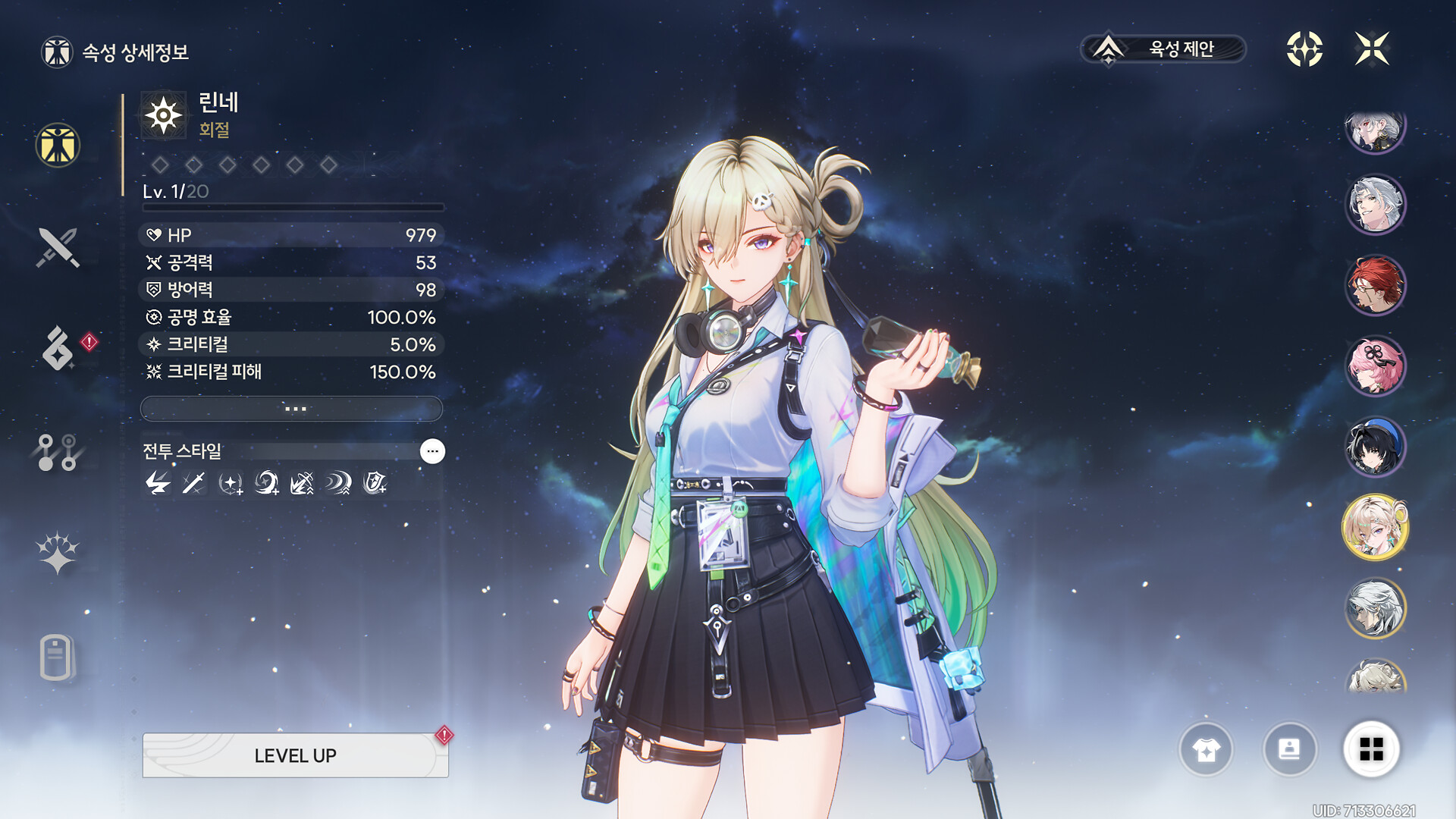Select the pink-haired character portrait
Image resolution: width=1456 pixels, height=819 pixels.
1375,366
